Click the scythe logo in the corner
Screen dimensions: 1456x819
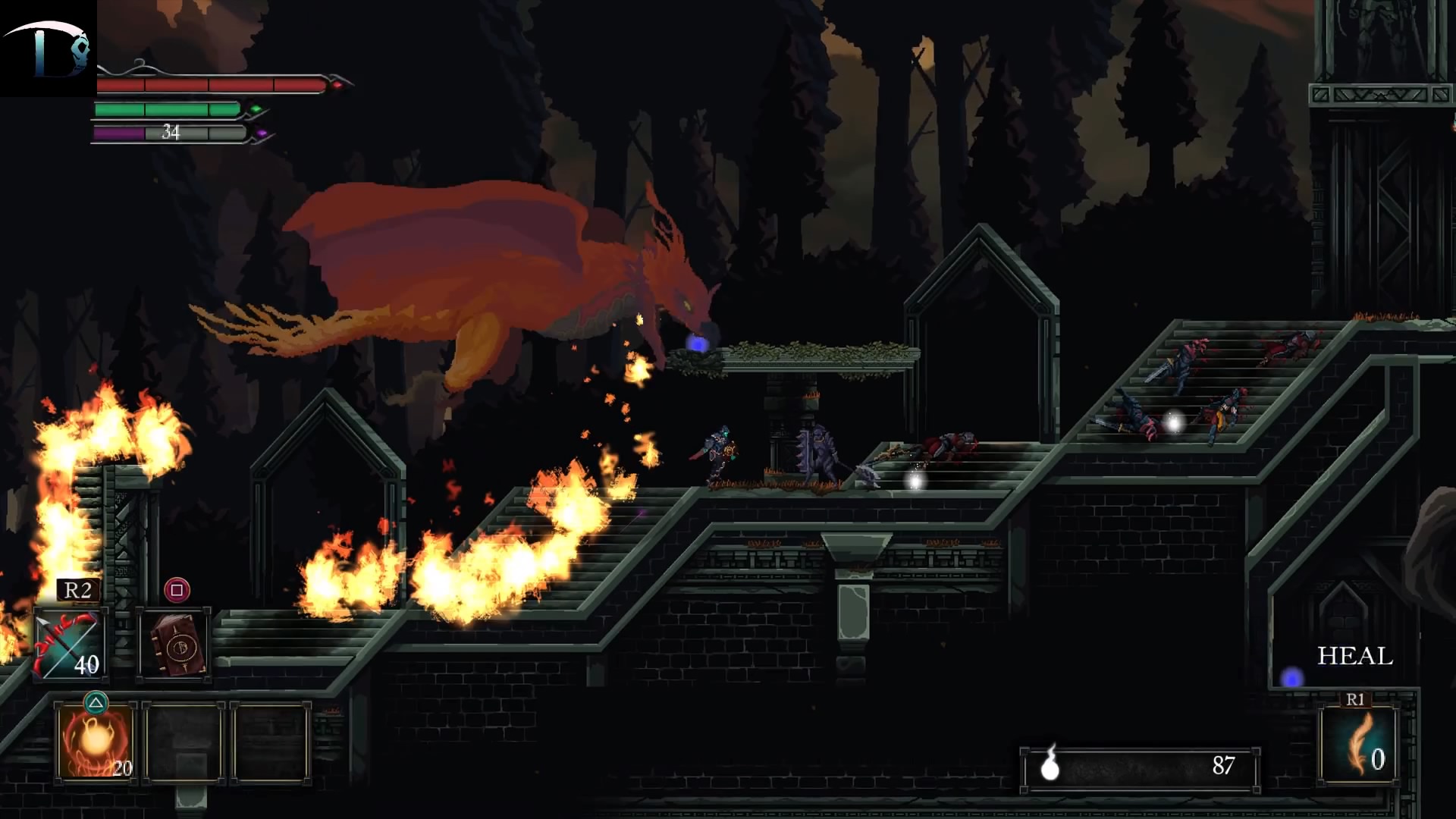(x=48, y=48)
